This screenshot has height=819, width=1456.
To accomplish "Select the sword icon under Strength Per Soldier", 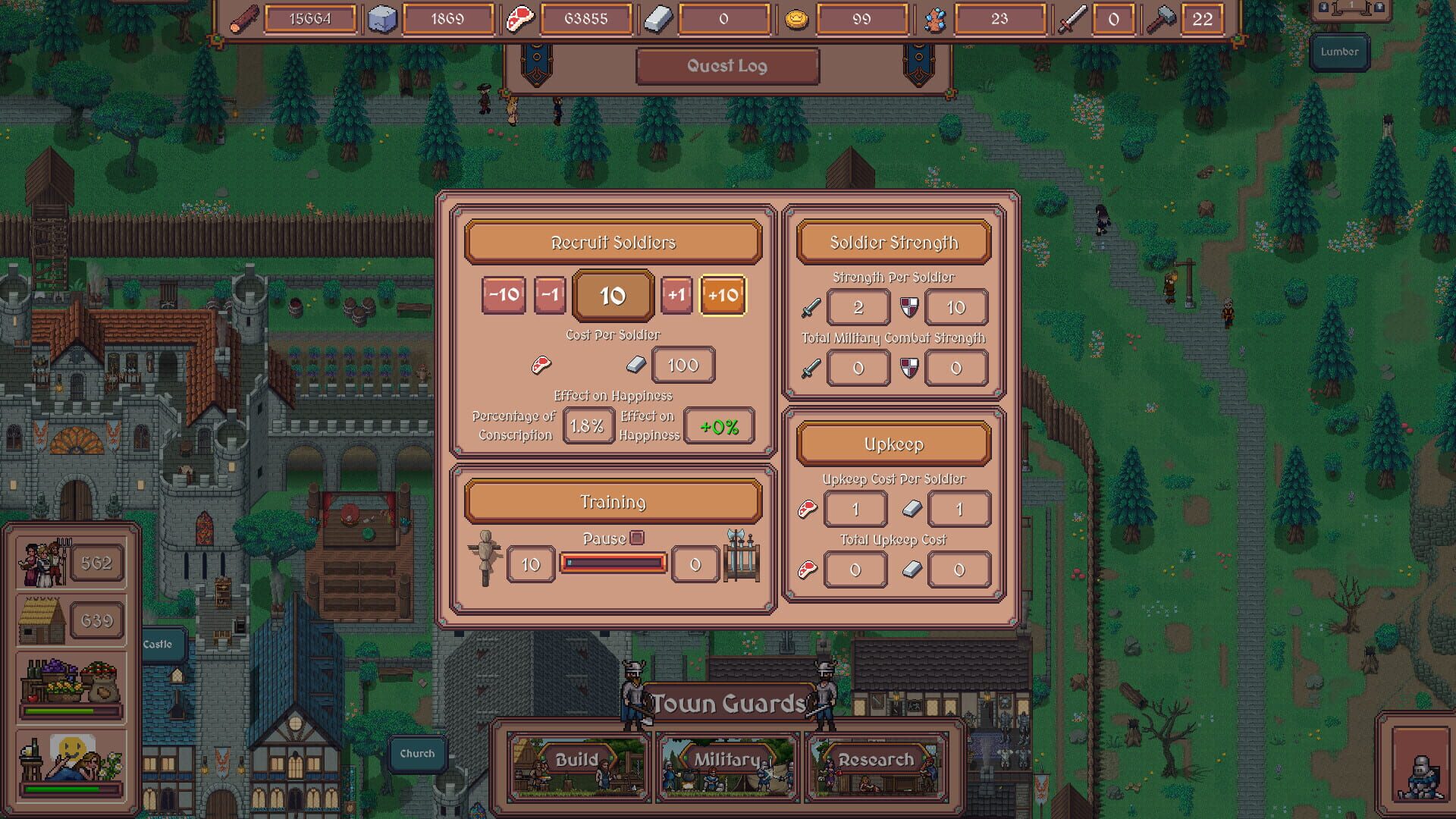I will [x=810, y=307].
